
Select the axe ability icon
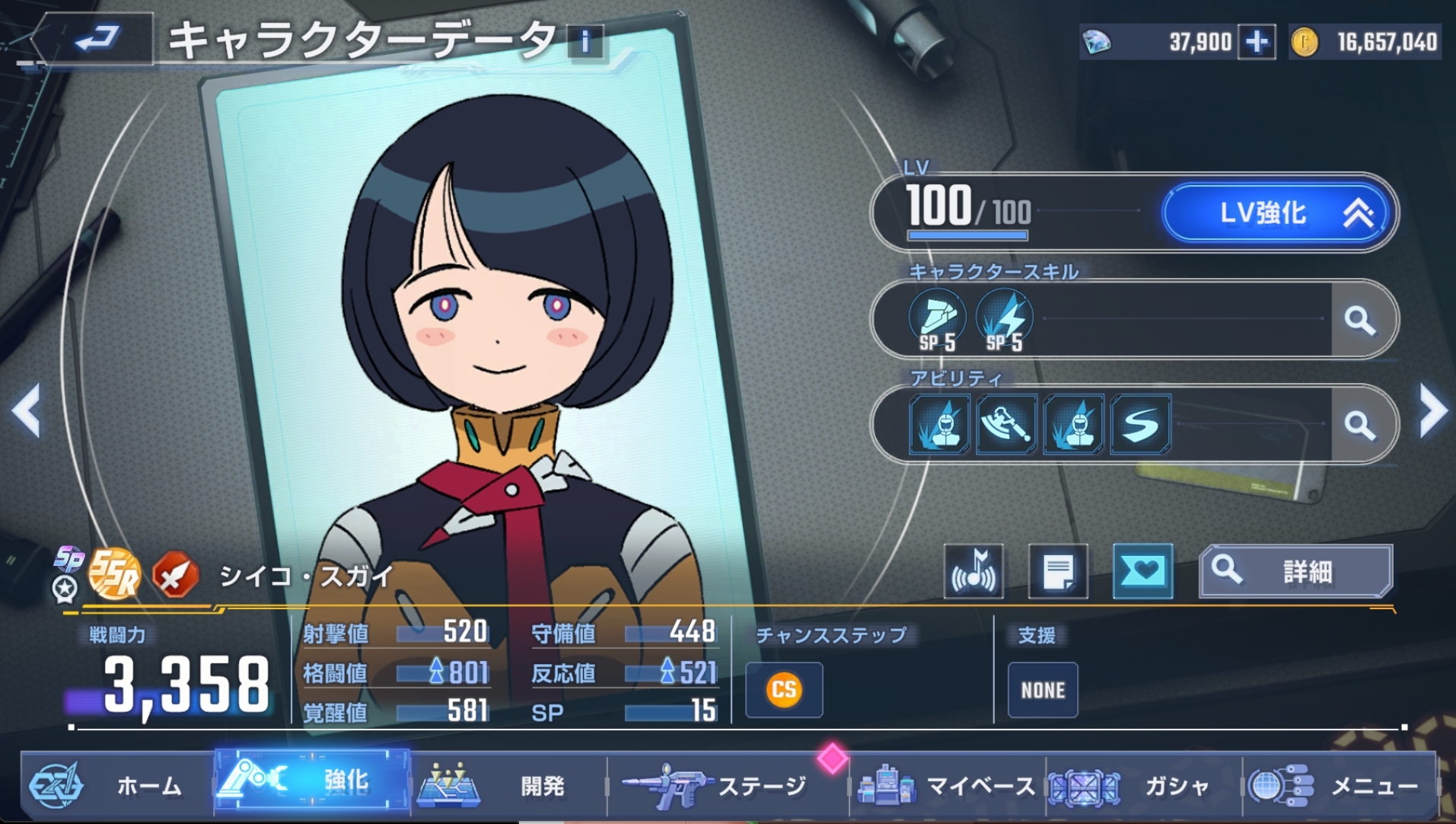click(x=1006, y=424)
